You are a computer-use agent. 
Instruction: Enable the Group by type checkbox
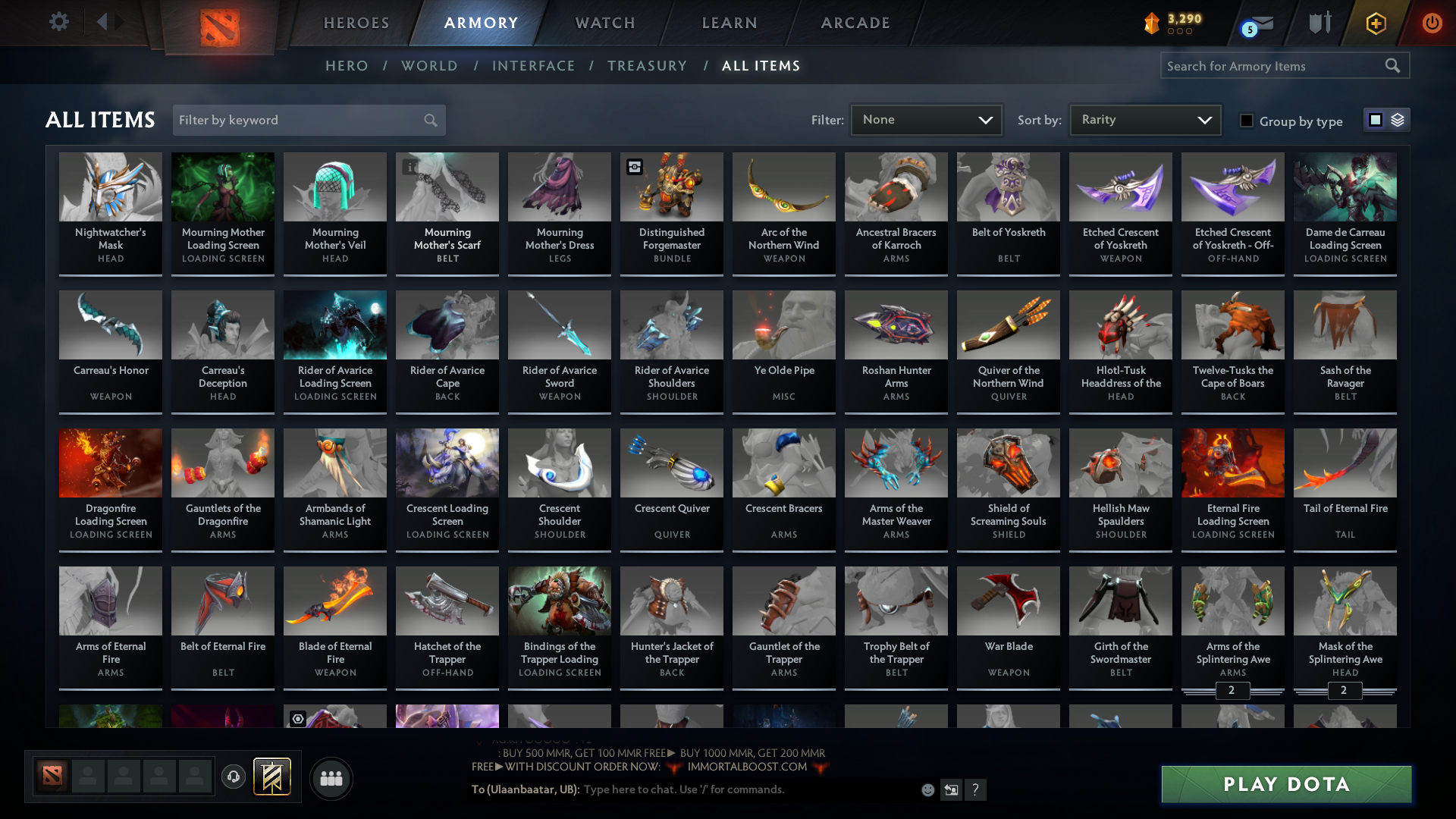coord(1247,121)
